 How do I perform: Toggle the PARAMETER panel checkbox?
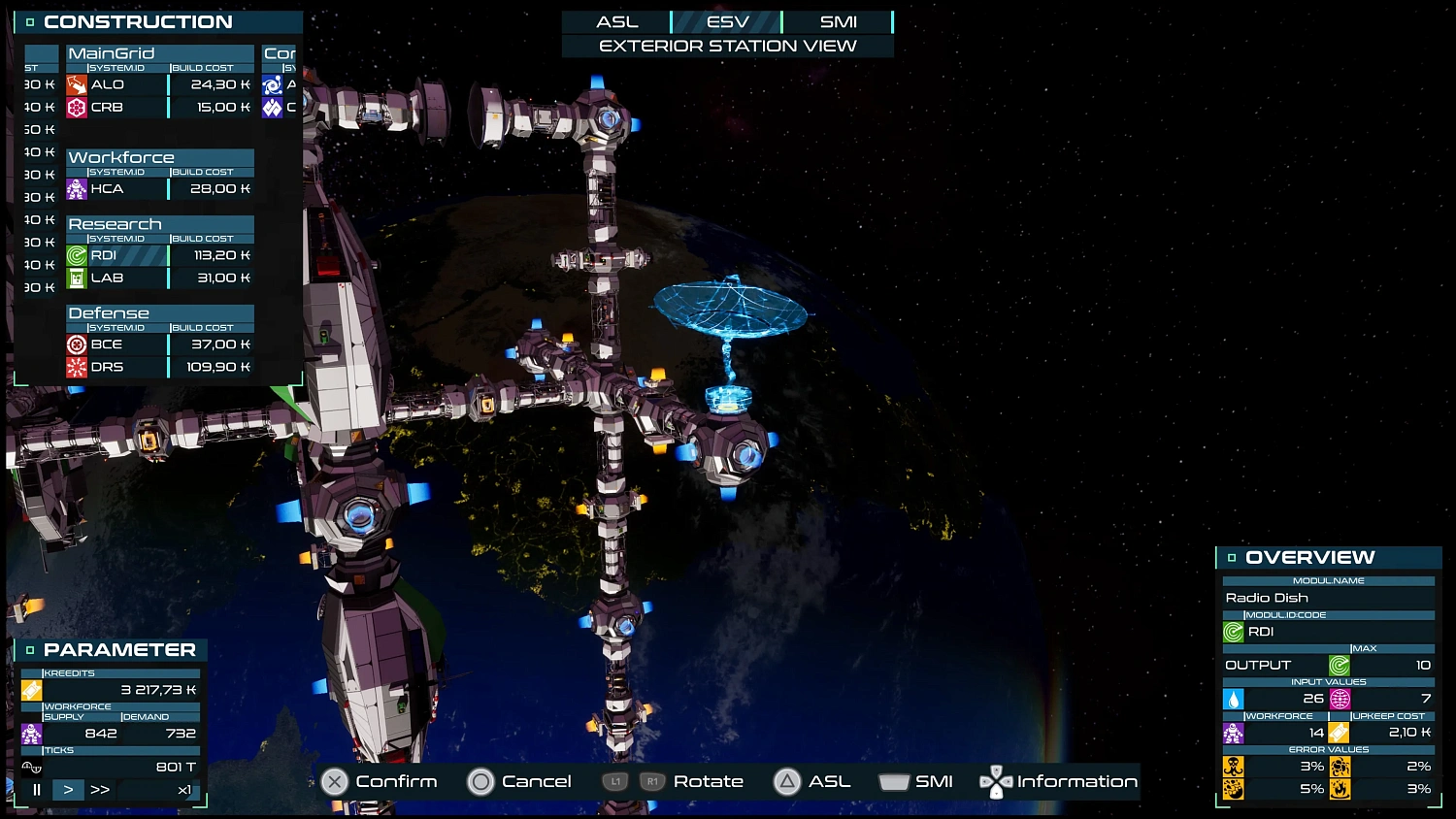pyautogui.click(x=32, y=648)
